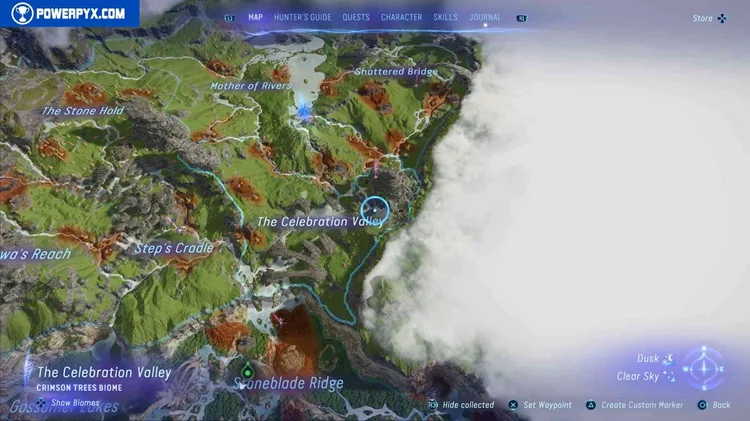Toggle Show Biomes option
Image resolution: width=750 pixels, height=421 pixels.
coord(69,402)
